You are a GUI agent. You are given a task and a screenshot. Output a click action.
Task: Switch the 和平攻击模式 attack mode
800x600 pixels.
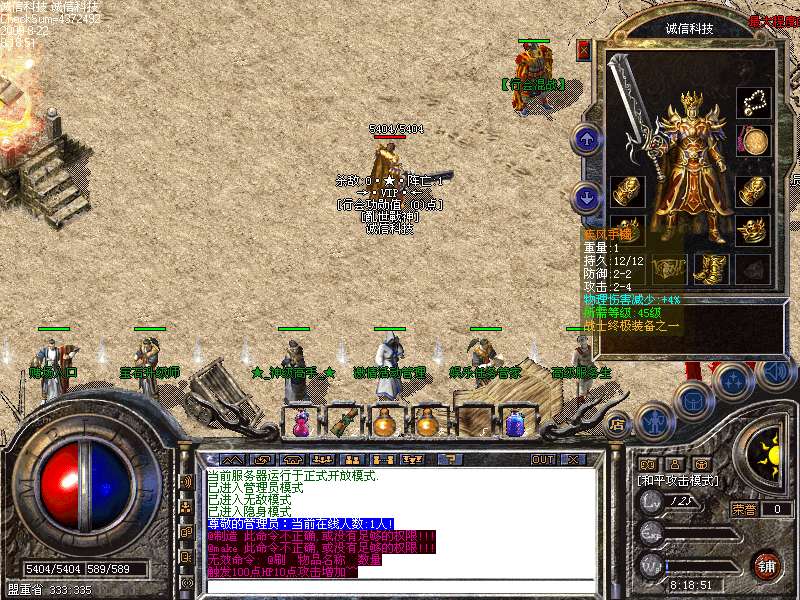[x=678, y=480]
